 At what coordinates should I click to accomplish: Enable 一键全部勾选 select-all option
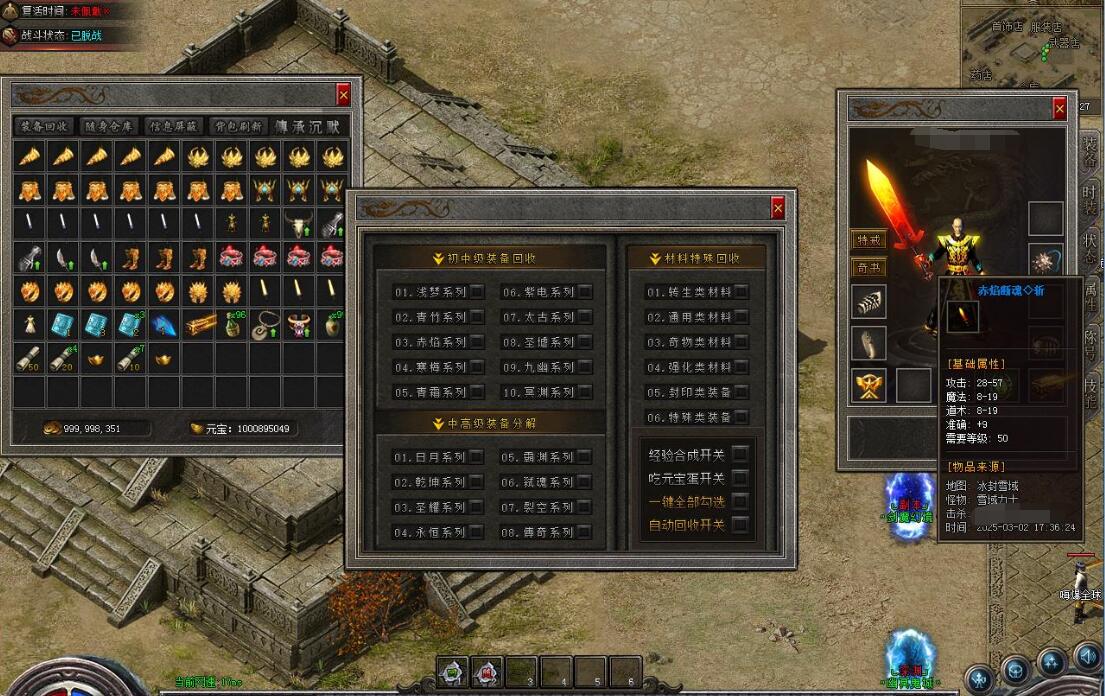point(741,501)
